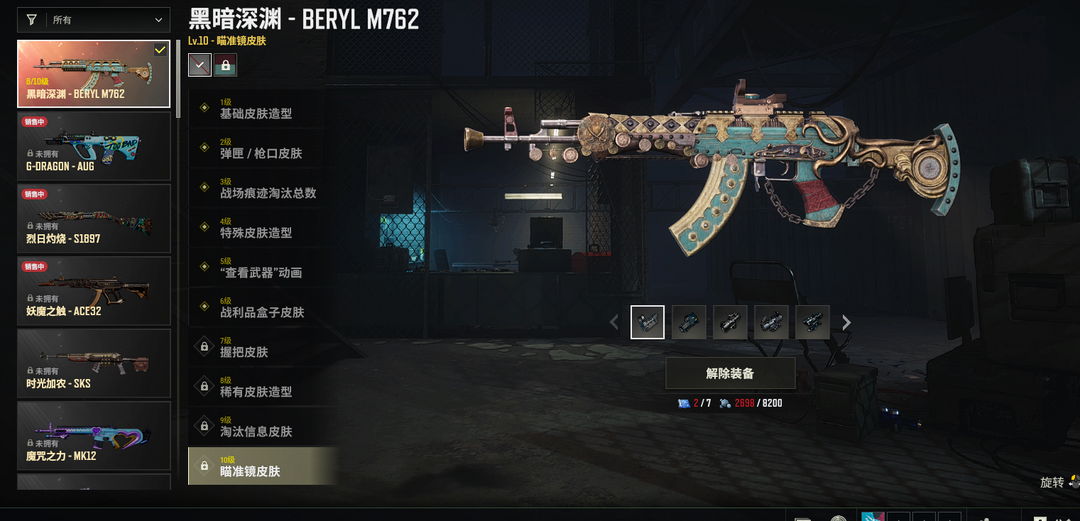
Task: Choose the G-DRAGON - AUG skin card
Action: click(94, 146)
